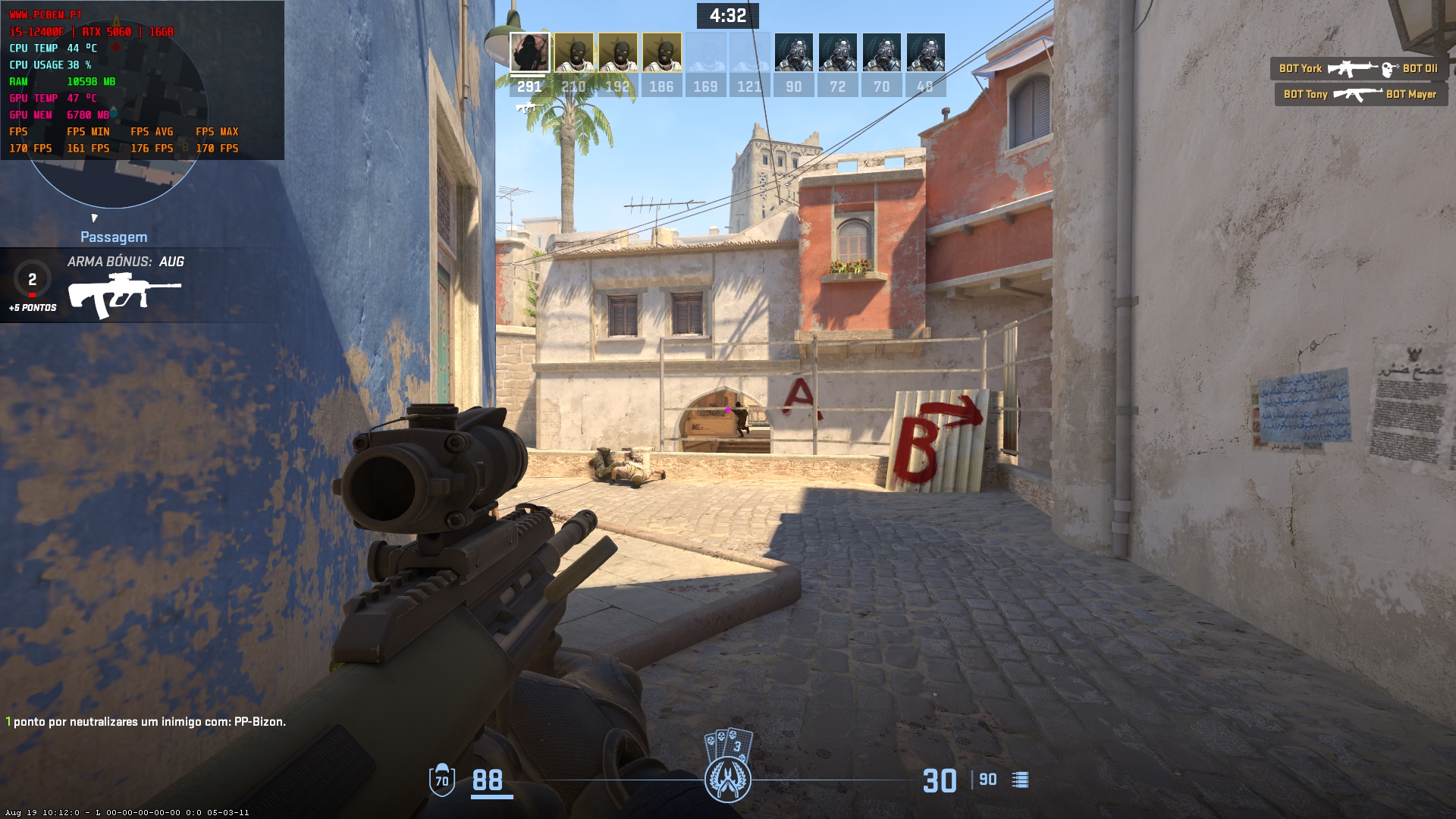Select the masked avatar scoring 210
The image size is (1456, 819).
(573, 53)
